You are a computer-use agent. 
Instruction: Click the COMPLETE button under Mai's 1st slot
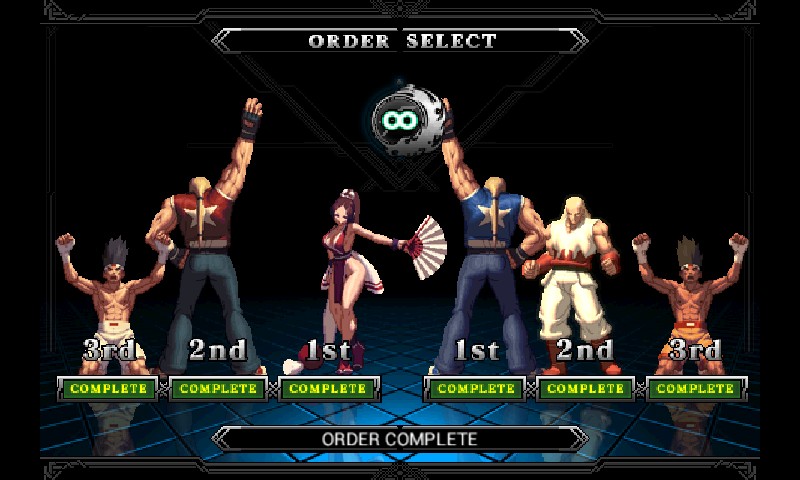coord(327,388)
